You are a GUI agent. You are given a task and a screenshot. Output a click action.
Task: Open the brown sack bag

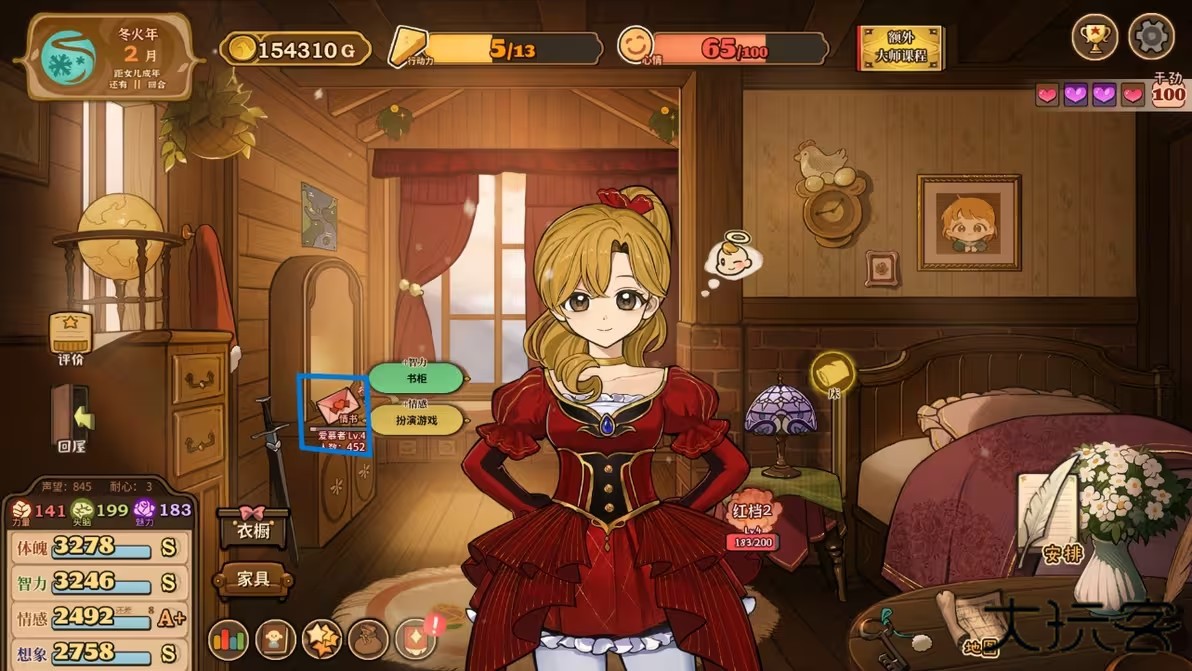pyautogui.click(x=368, y=640)
